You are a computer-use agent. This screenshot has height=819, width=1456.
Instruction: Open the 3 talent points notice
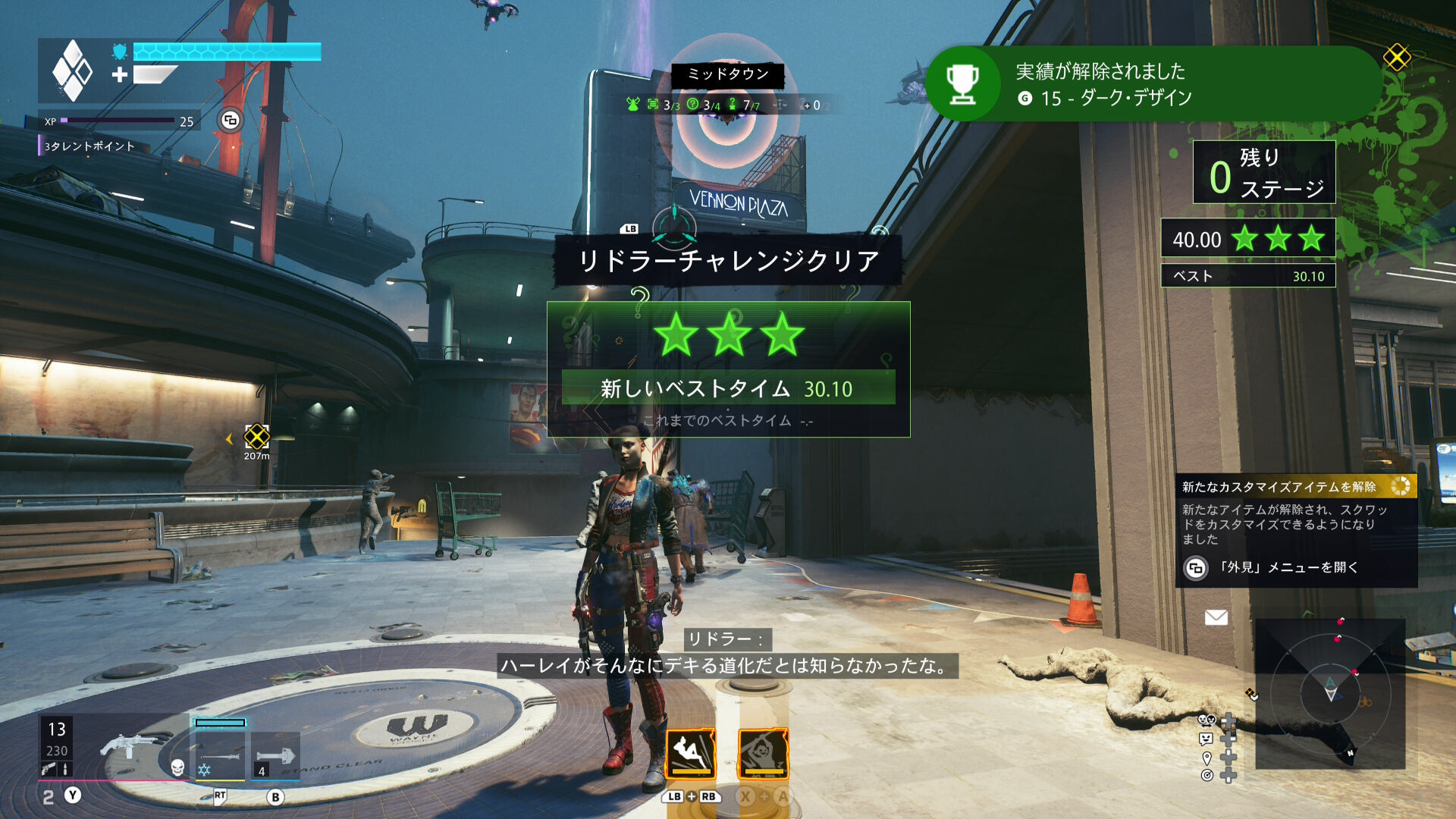point(89,146)
